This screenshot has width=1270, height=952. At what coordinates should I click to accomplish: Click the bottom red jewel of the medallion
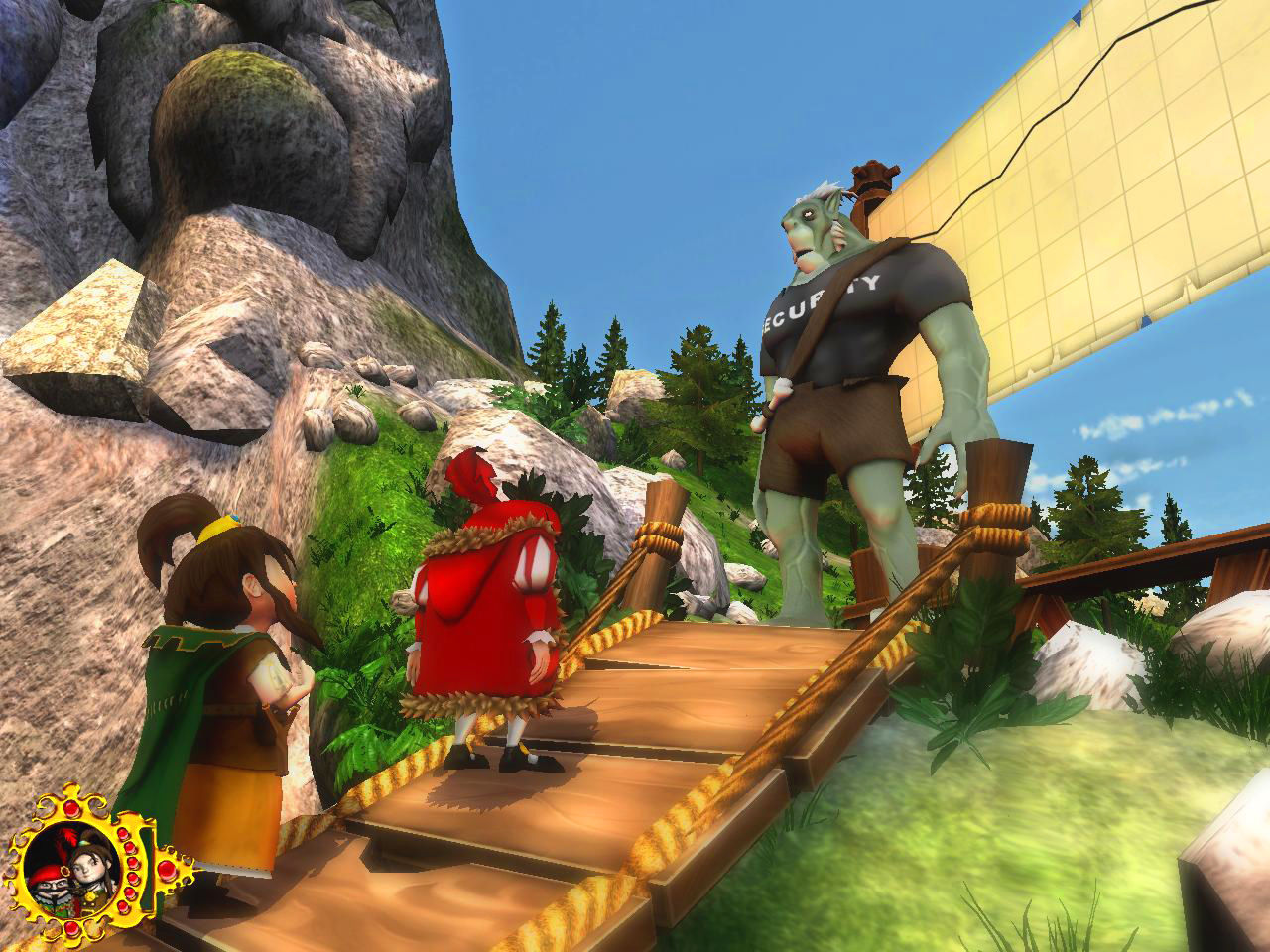coord(71,928)
